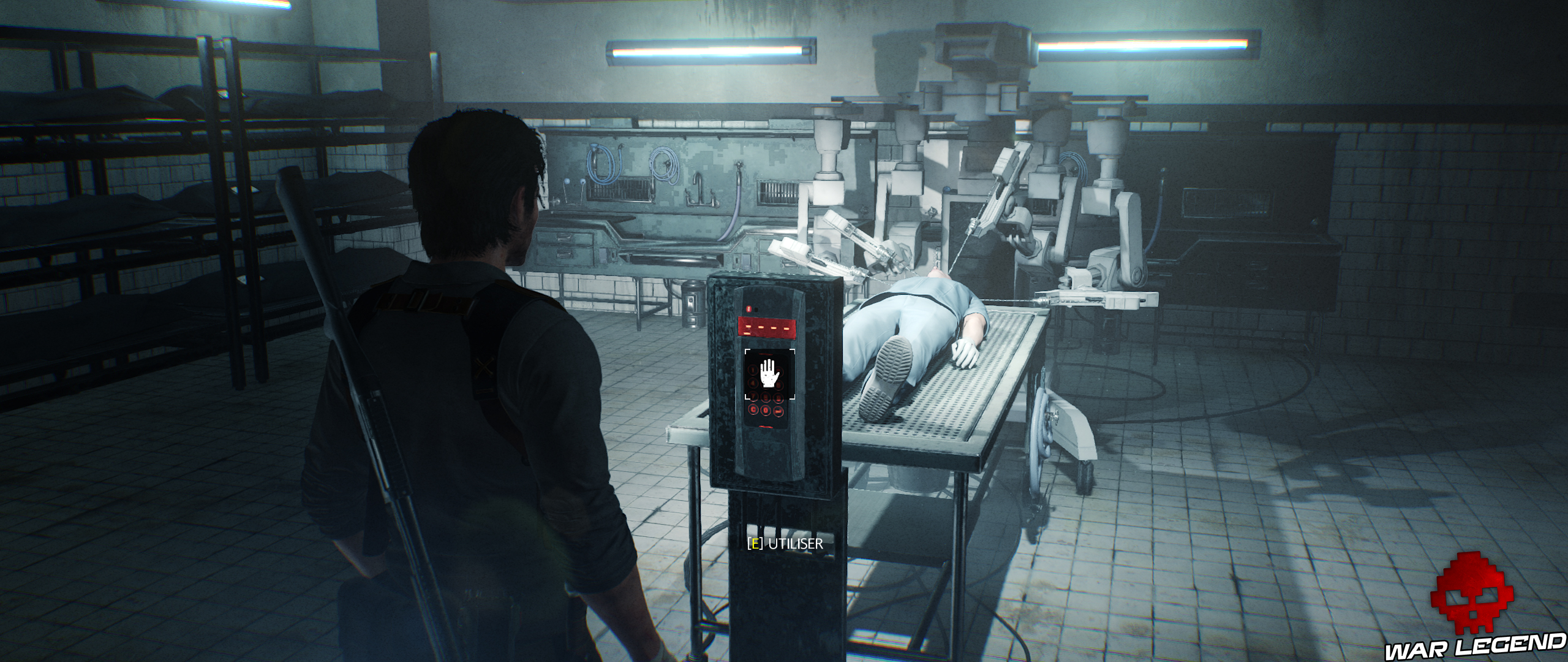
Task: Expand the bracketed hand scan selection frame
Action: click(770, 373)
